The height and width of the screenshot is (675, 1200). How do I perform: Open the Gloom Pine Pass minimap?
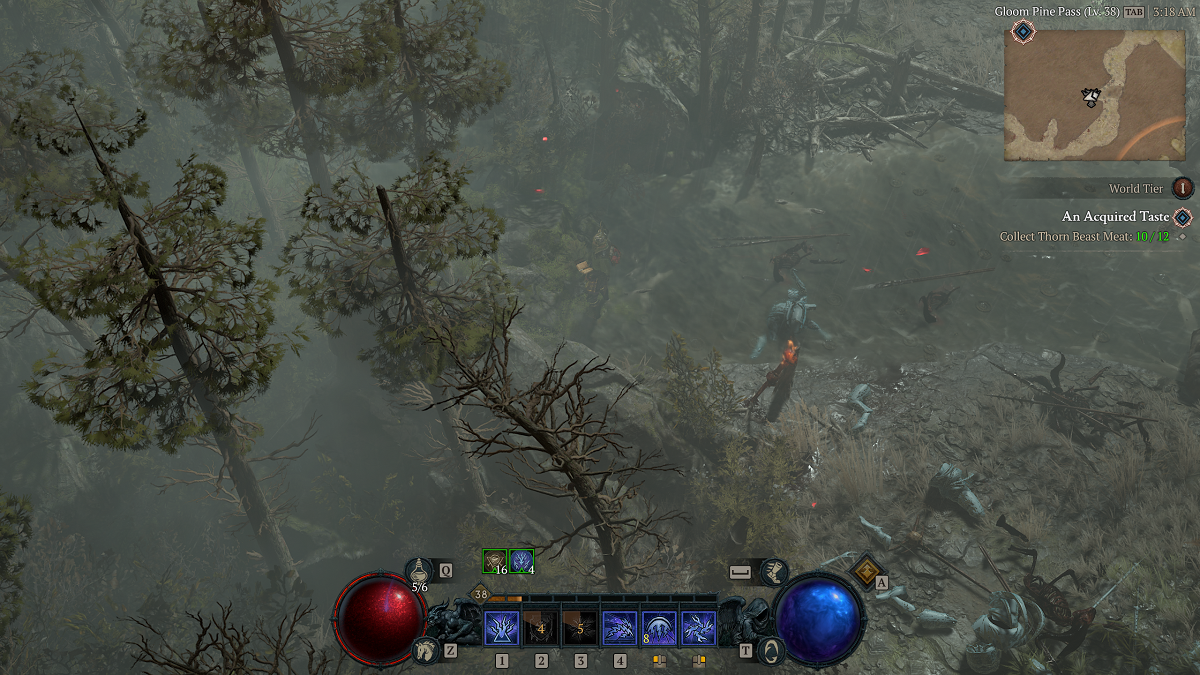click(x=1094, y=95)
